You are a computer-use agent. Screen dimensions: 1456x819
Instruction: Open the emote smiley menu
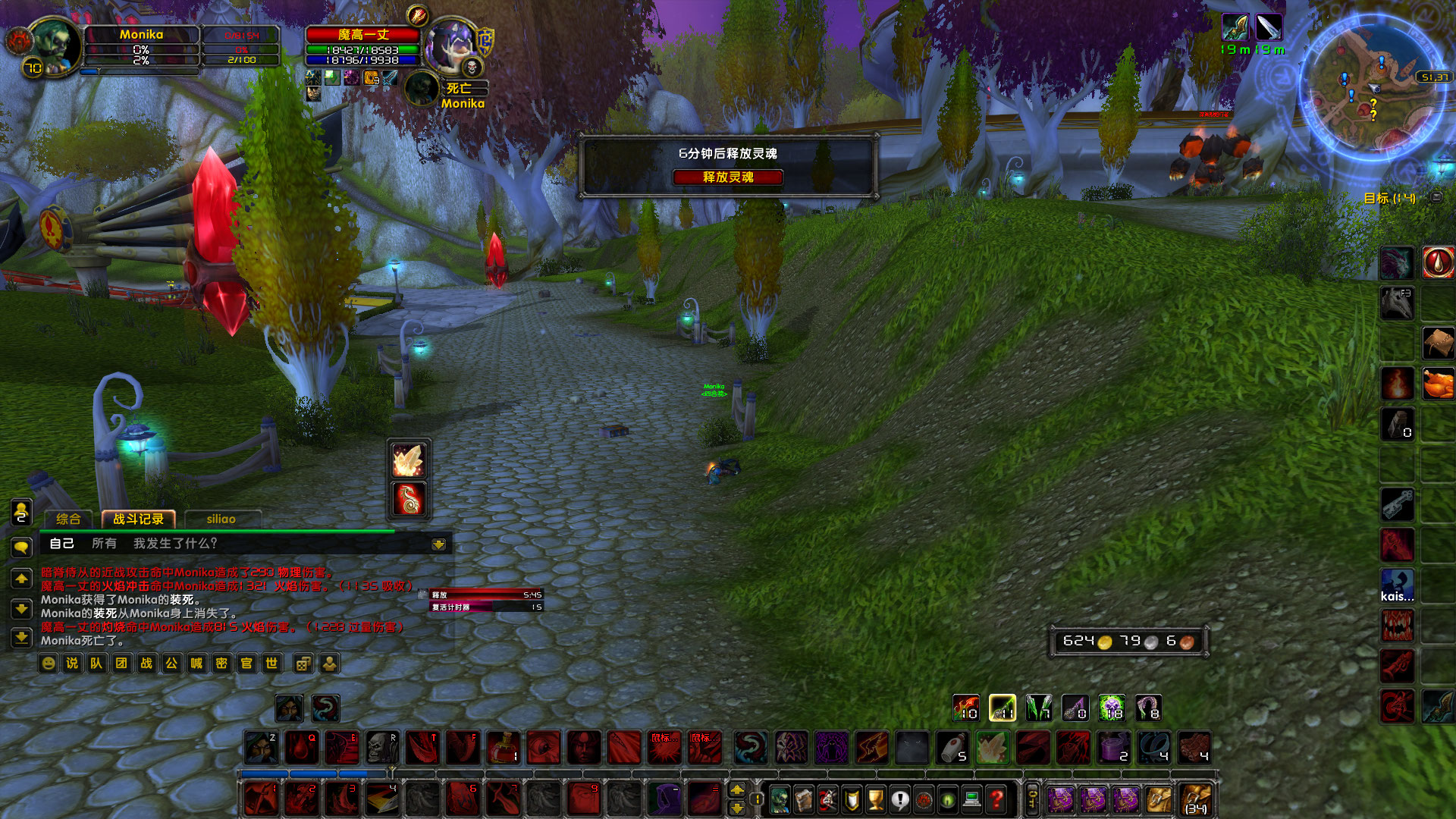(x=49, y=664)
